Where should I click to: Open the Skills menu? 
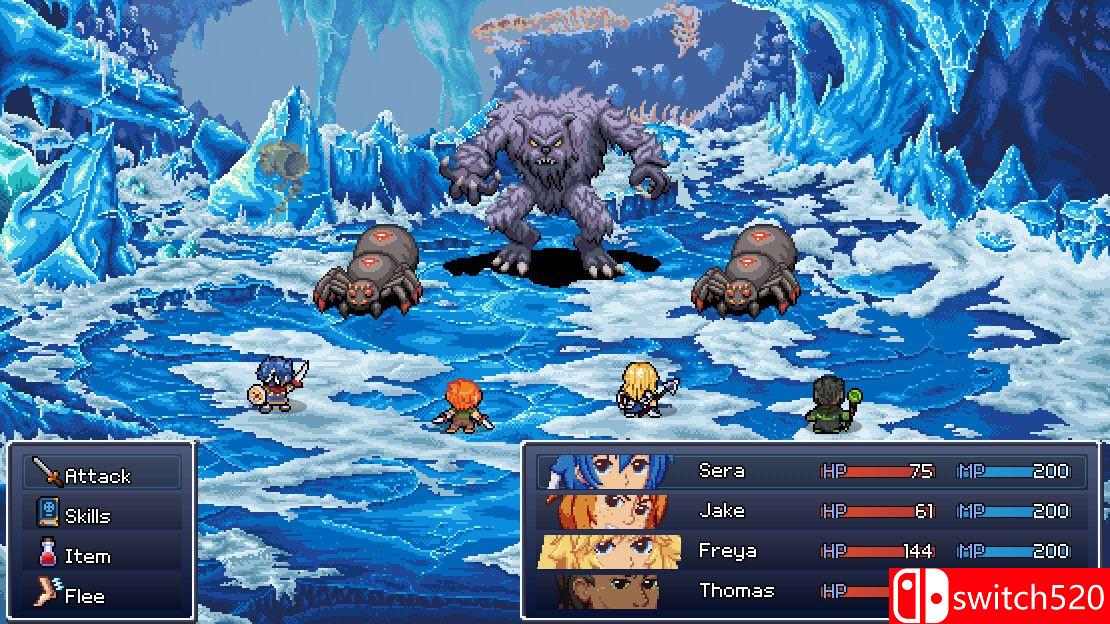(87, 516)
